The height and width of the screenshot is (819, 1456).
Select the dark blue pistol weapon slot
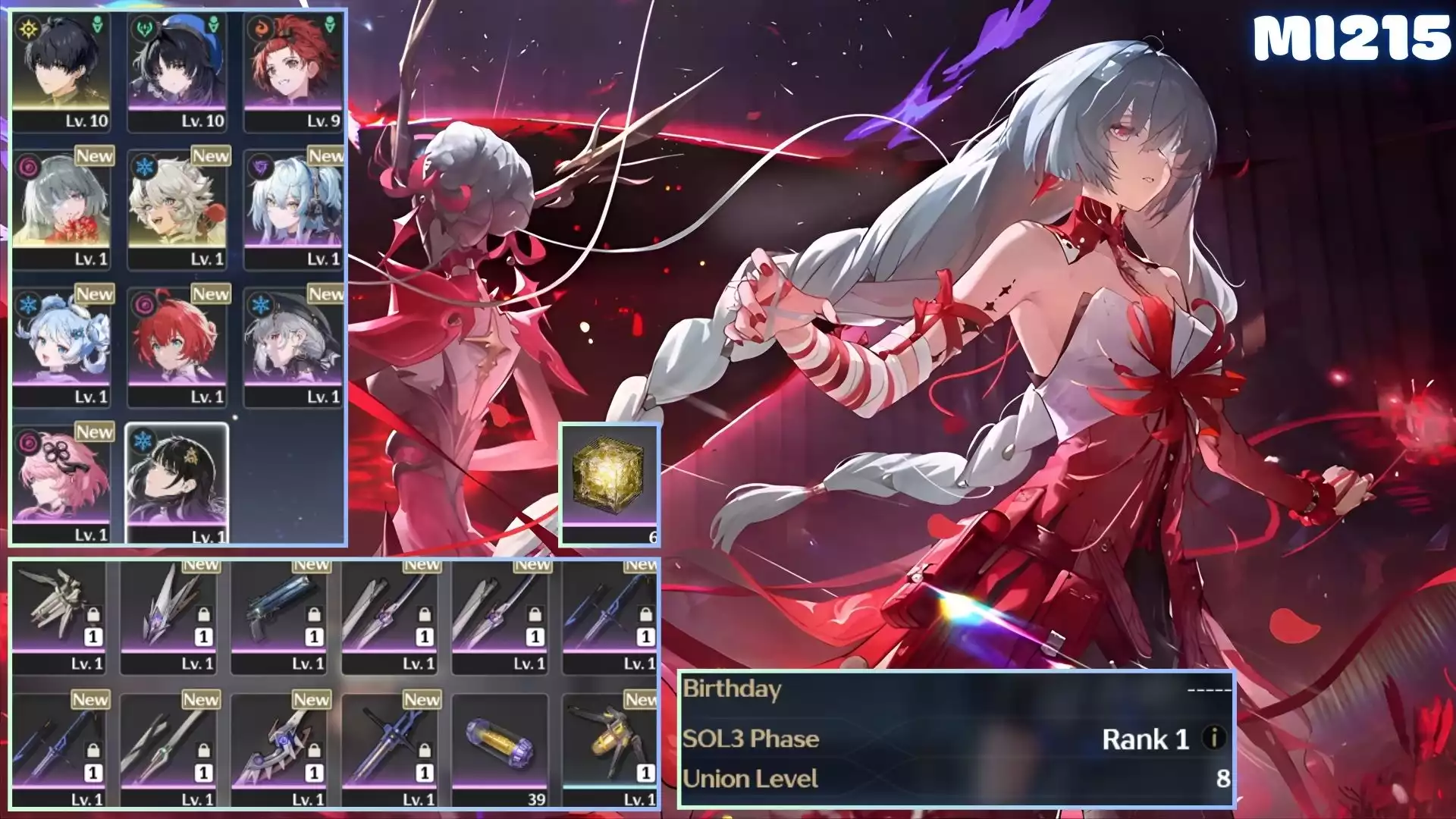coord(279,614)
